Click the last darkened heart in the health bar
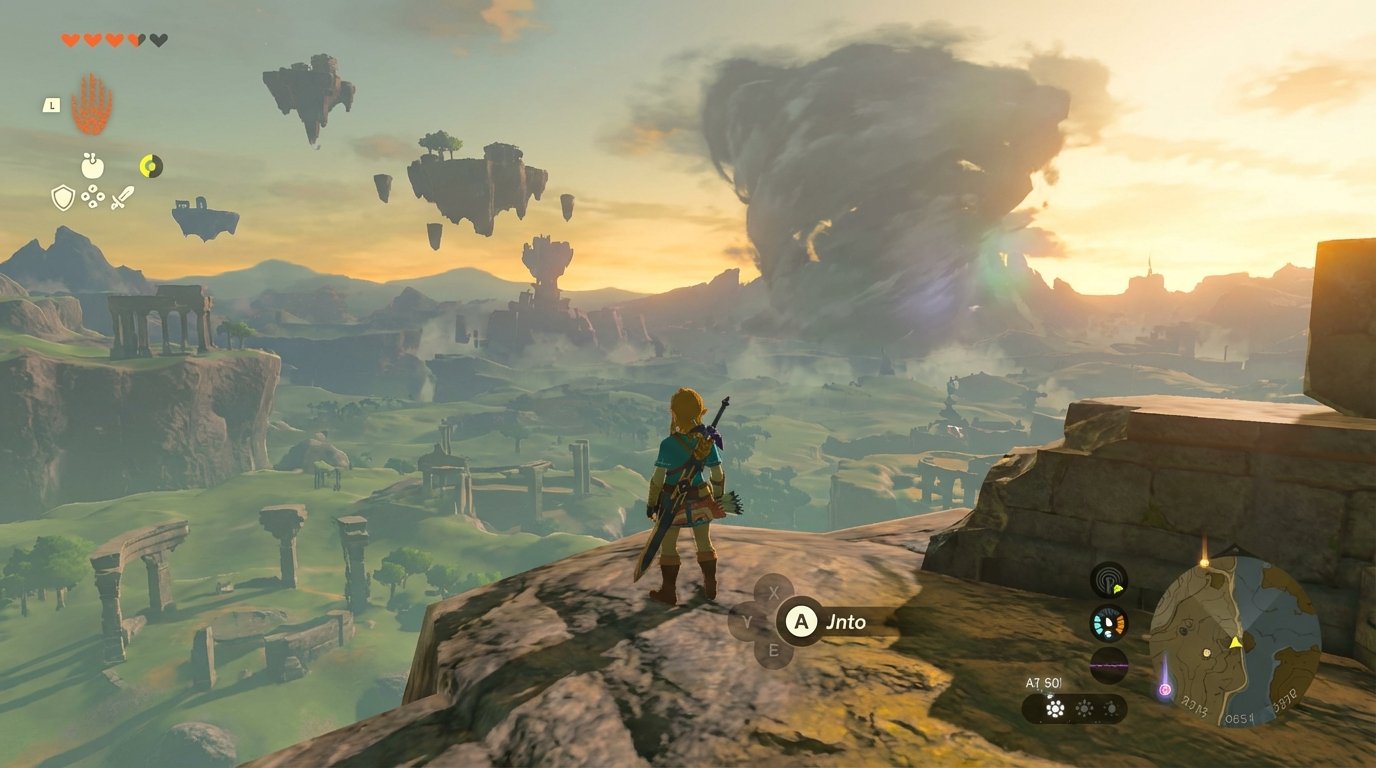The height and width of the screenshot is (768, 1376). tap(157, 40)
